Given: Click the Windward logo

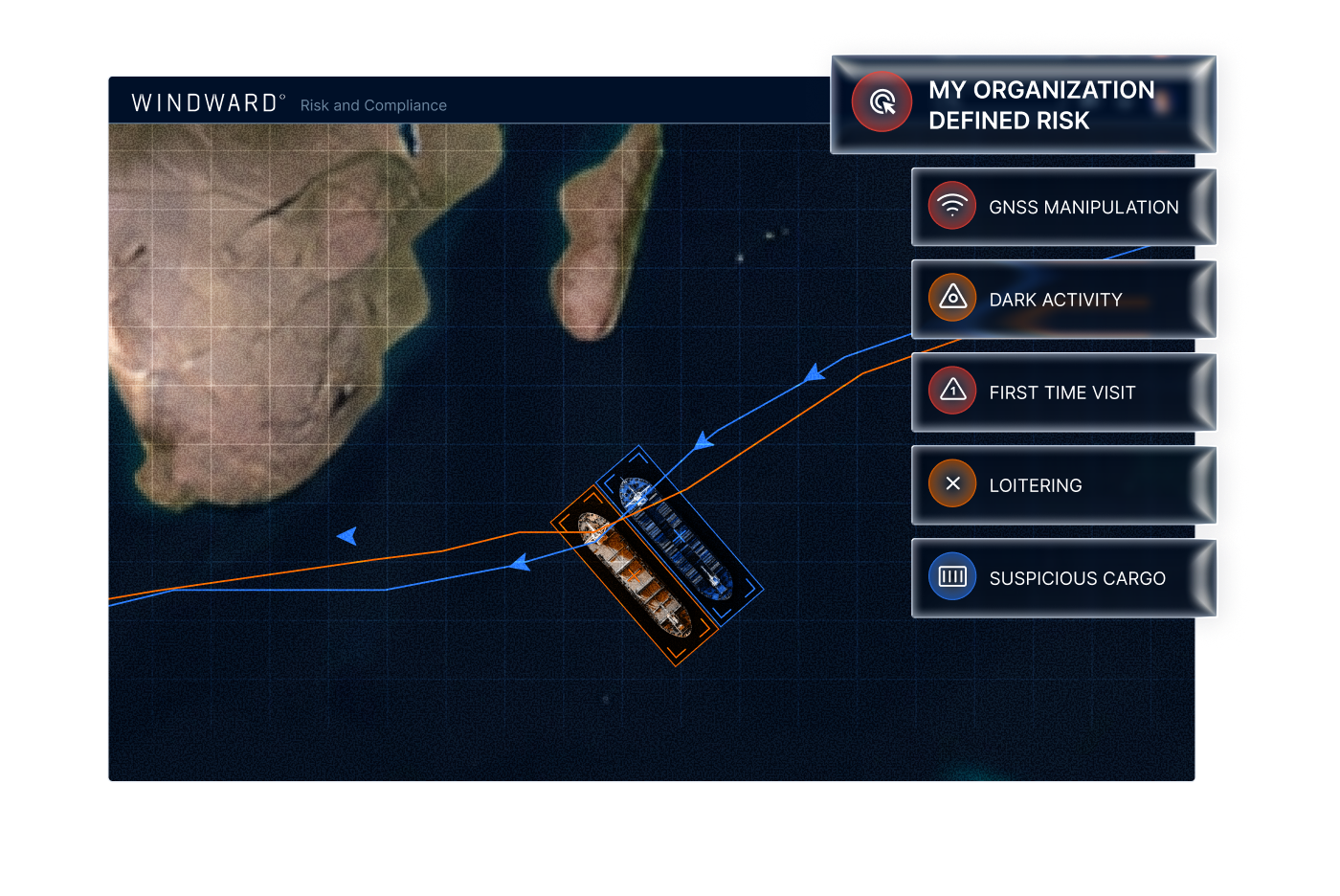Looking at the screenshot, I should 204,102.
